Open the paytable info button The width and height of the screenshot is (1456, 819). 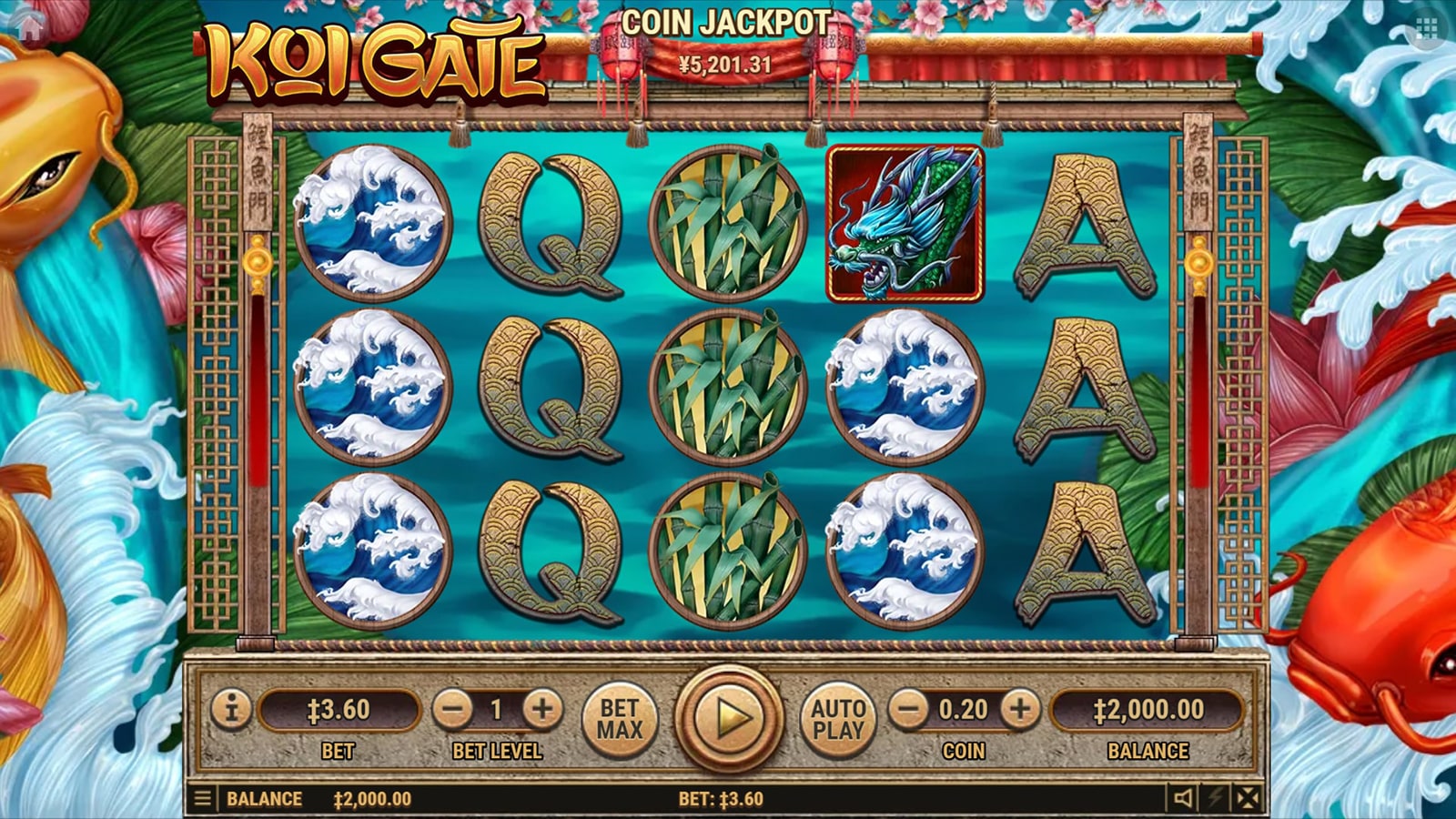[x=231, y=709]
